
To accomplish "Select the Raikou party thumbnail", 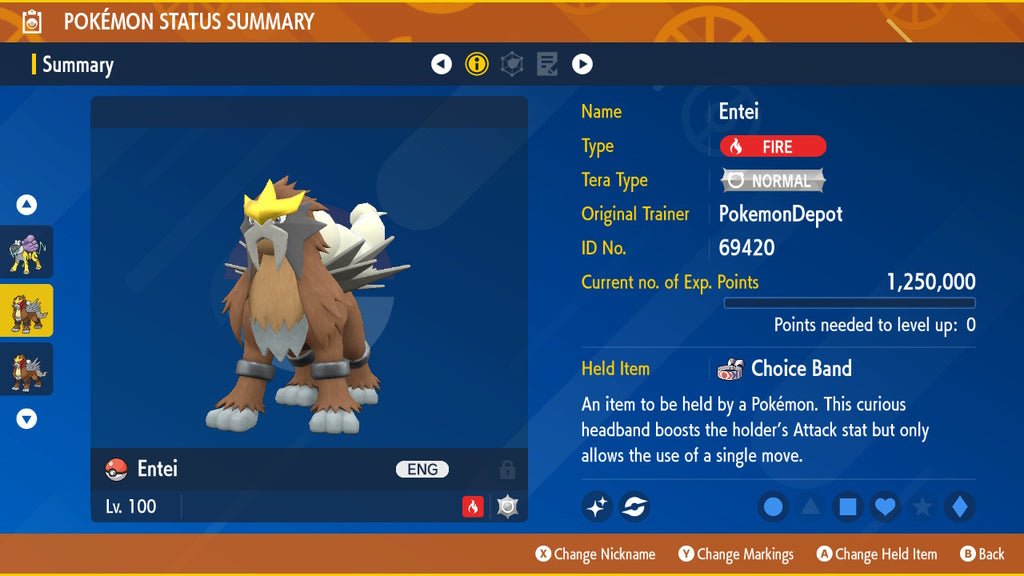I will pos(27,252).
